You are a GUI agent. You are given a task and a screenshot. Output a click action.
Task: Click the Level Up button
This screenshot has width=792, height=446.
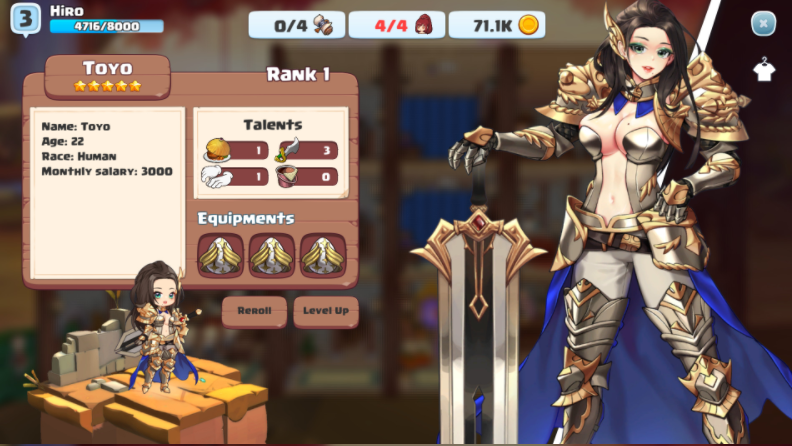click(326, 311)
